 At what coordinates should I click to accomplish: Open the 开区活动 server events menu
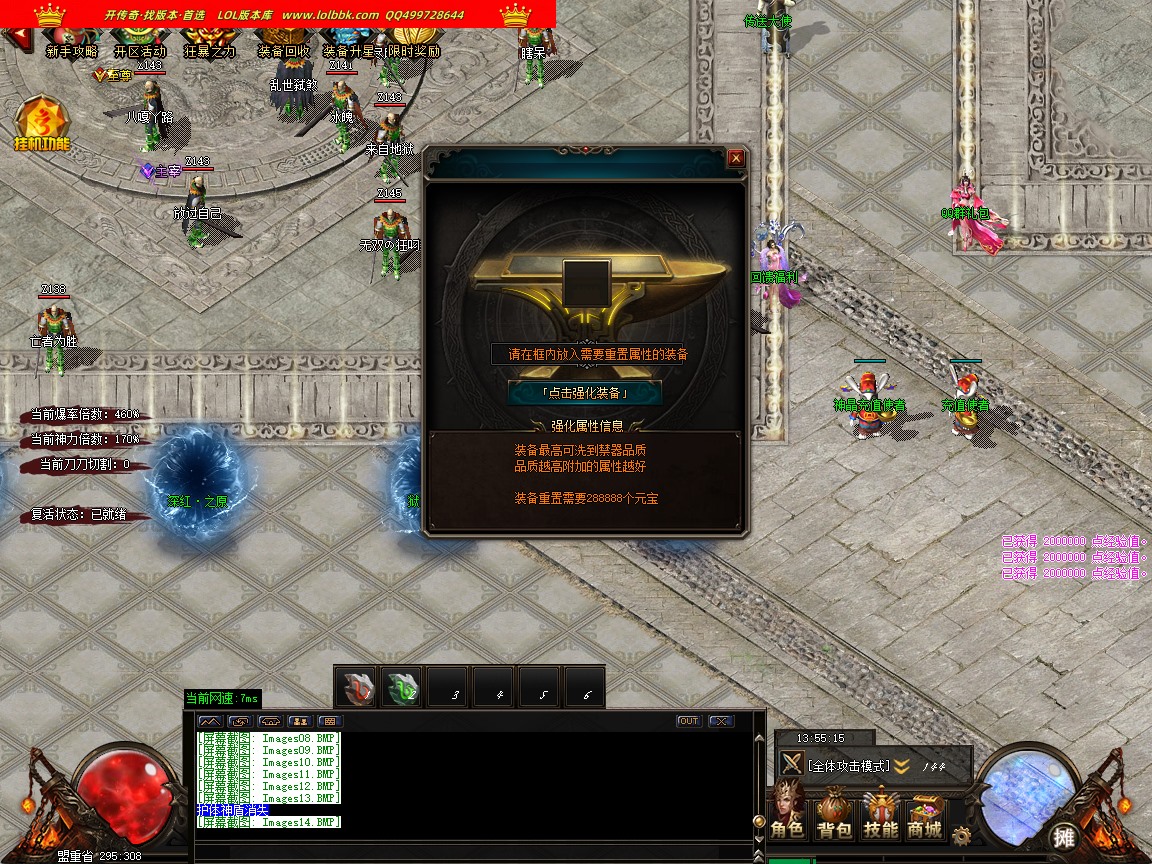(140, 50)
